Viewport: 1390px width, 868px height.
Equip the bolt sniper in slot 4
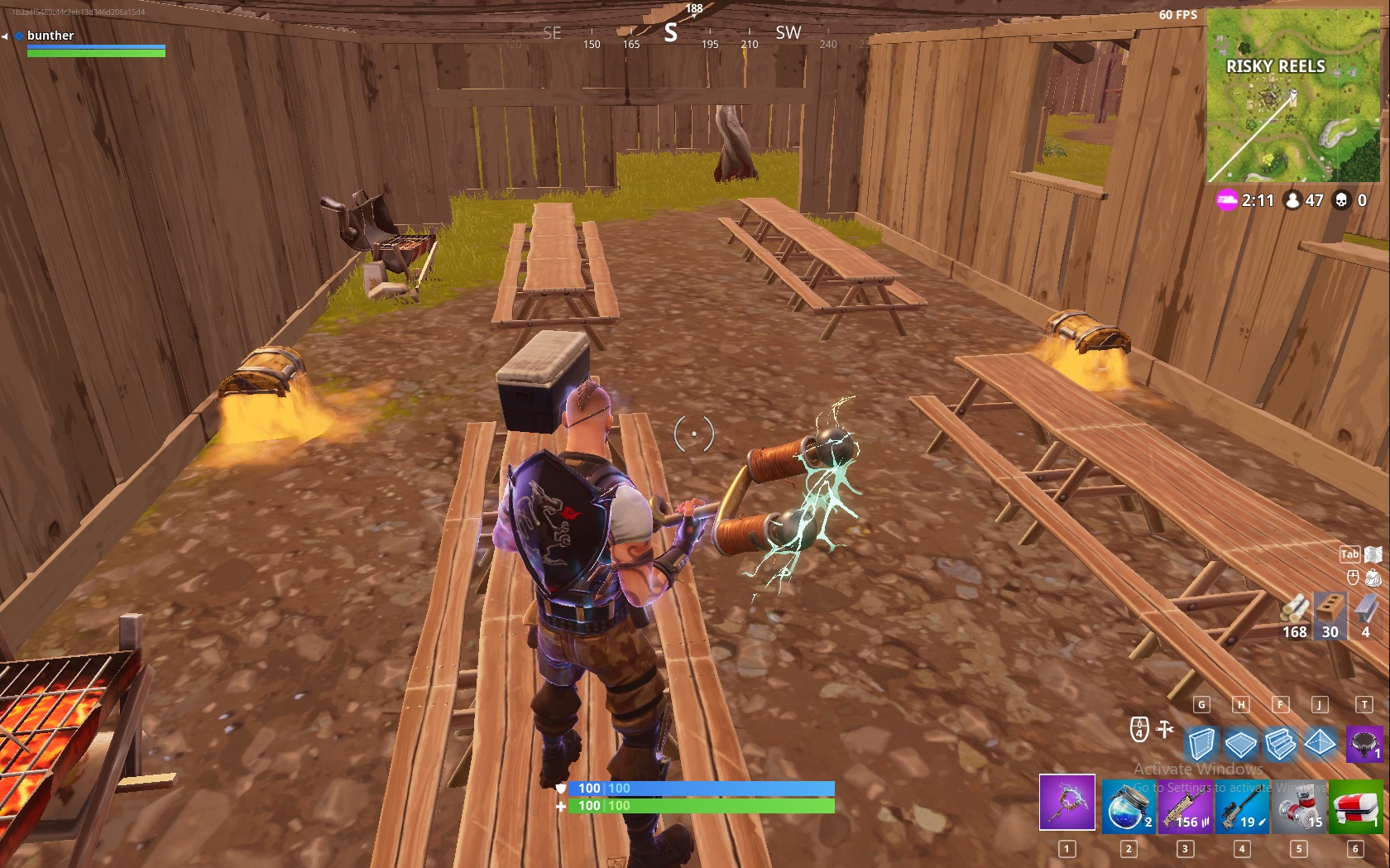(1242, 806)
